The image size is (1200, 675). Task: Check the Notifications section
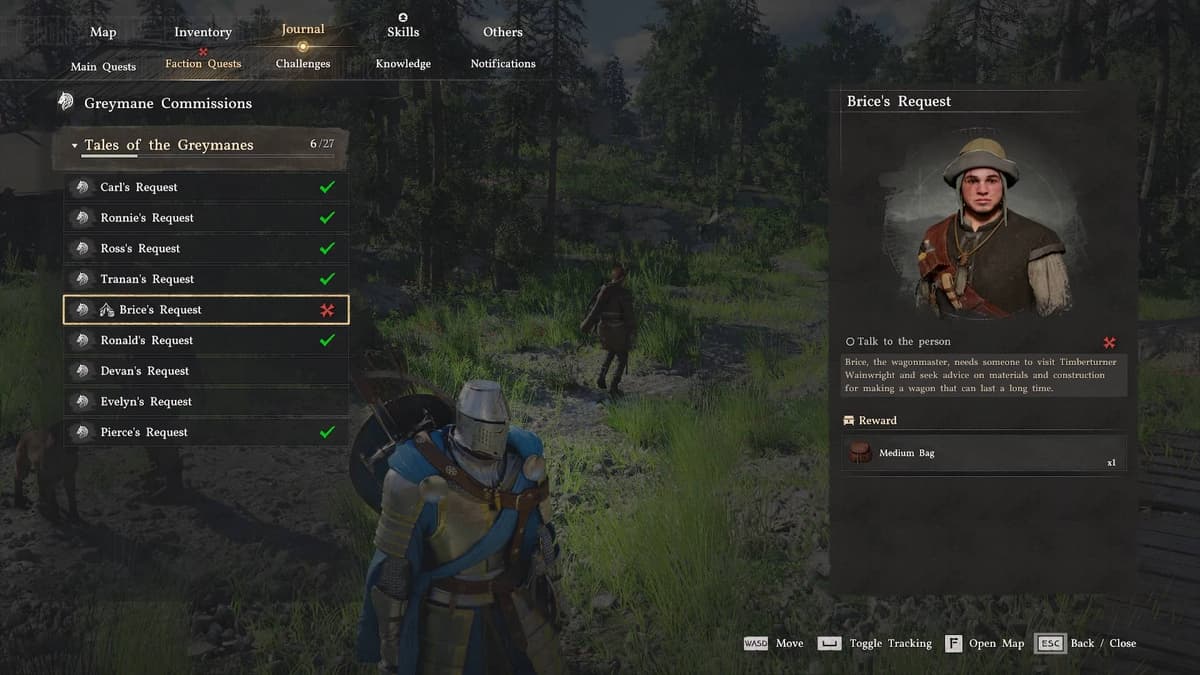click(x=503, y=64)
